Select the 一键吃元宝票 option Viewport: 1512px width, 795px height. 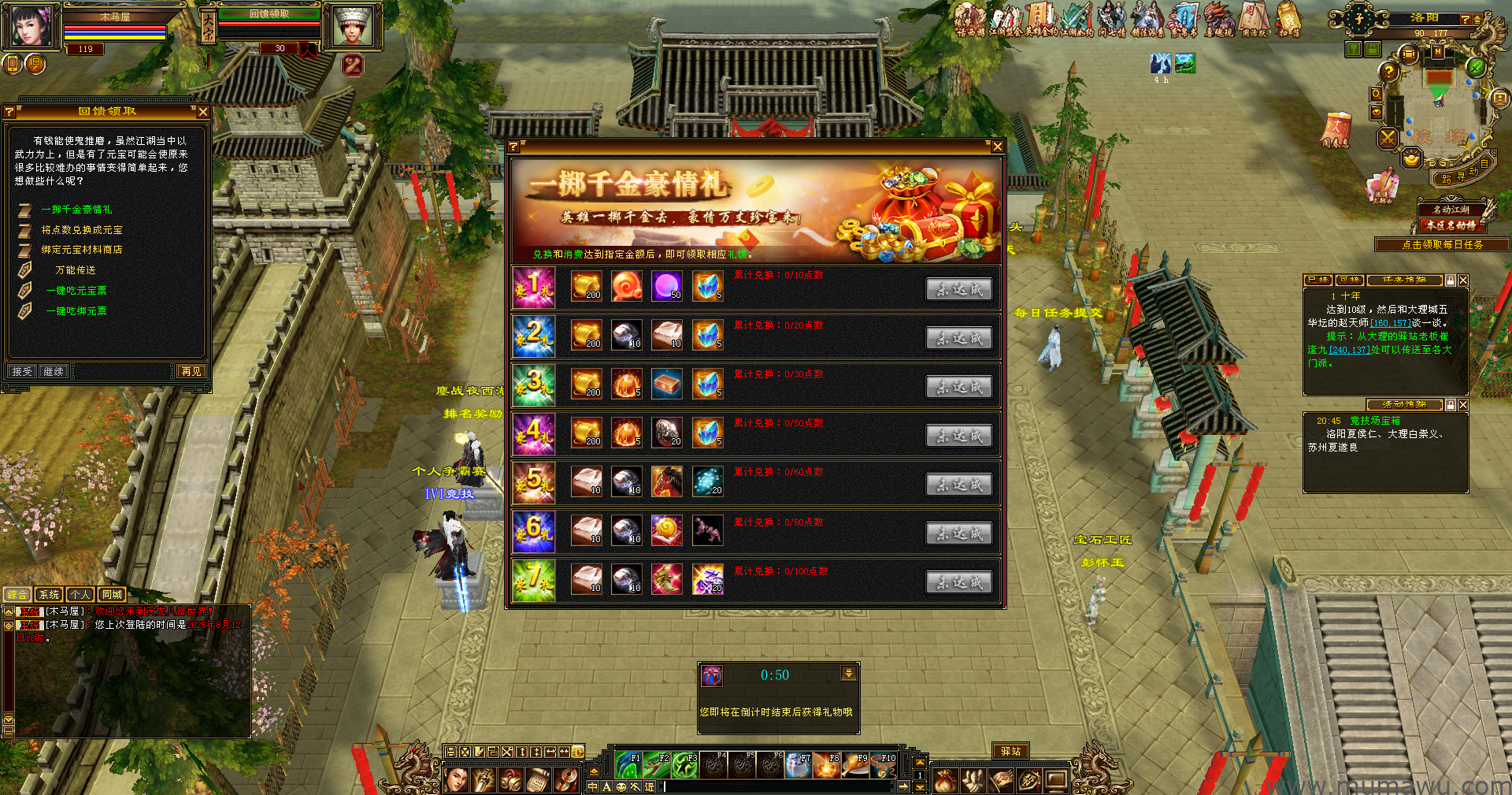[76, 291]
